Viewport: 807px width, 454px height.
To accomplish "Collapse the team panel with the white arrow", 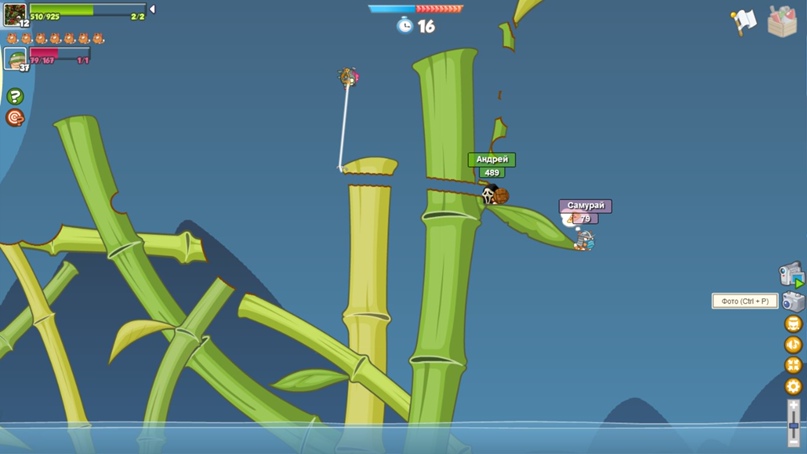I will pos(152,10).
